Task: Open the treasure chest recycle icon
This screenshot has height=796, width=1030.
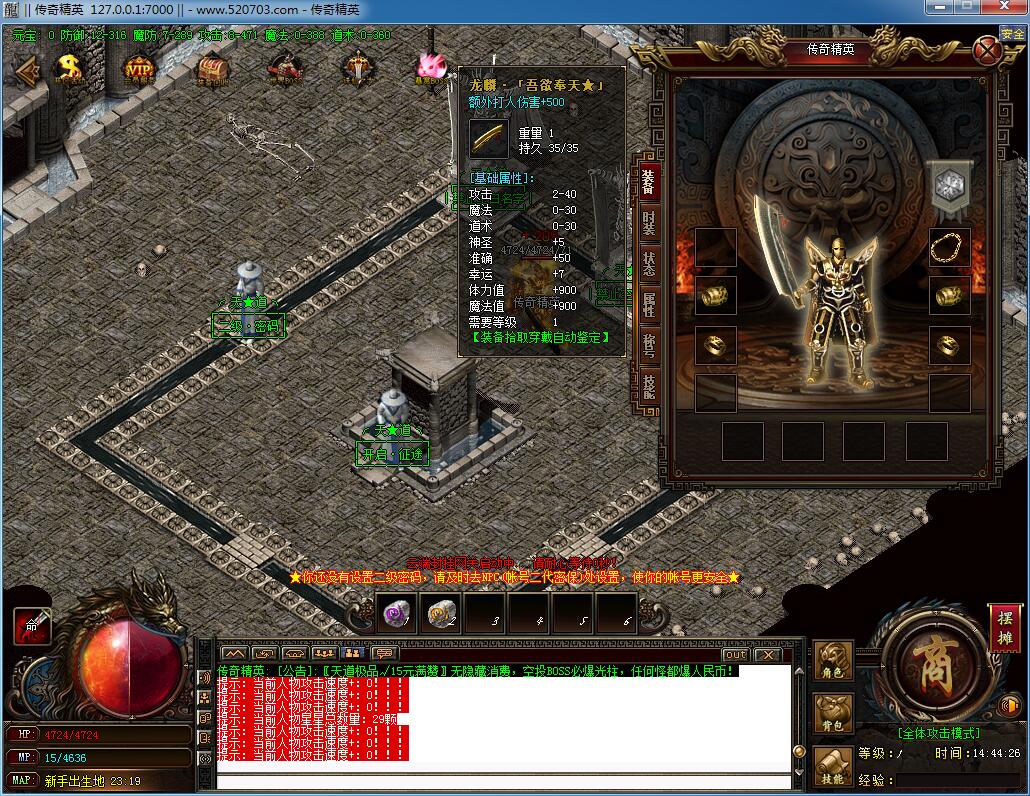Action: pyautogui.click(x=211, y=68)
